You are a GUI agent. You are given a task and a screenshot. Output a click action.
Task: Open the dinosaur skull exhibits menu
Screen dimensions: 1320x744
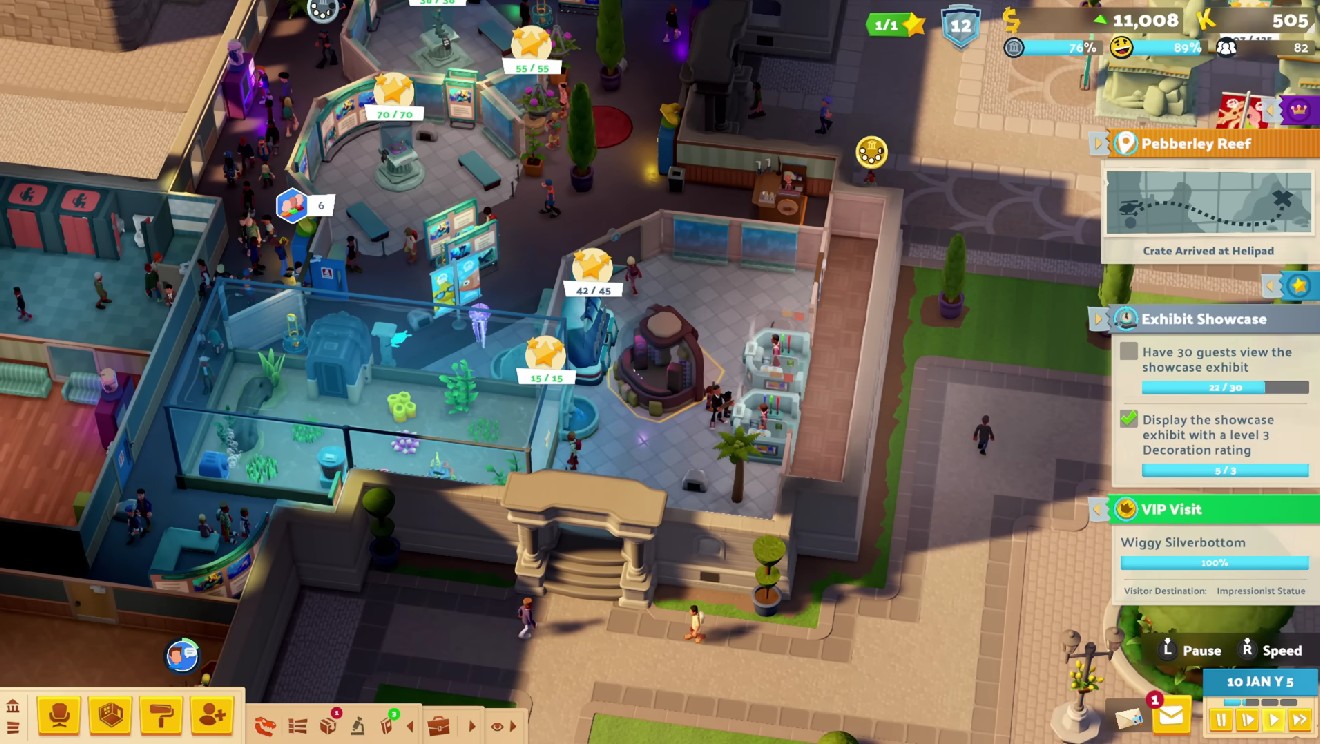tap(265, 726)
